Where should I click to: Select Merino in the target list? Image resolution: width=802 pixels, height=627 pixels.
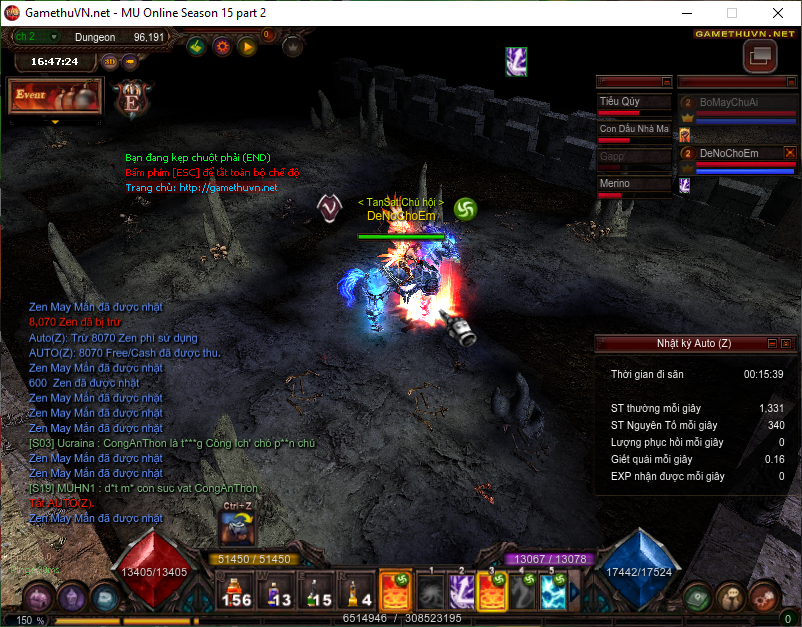pos(634,184)
